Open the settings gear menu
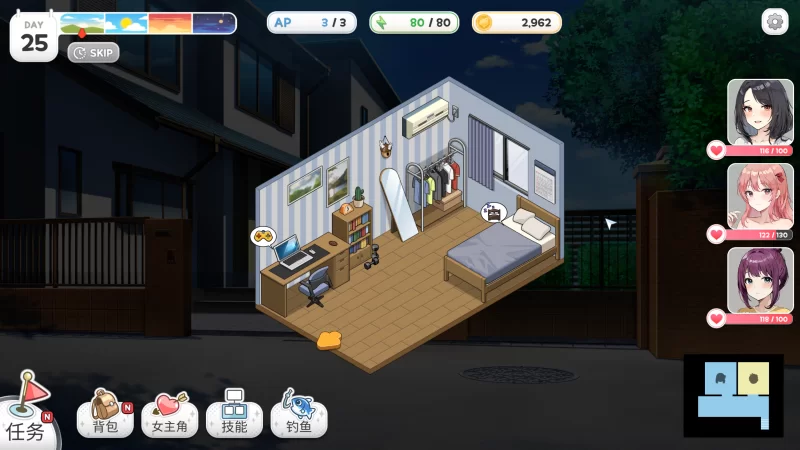This screenshot has height=450, width=800. point(775,21)
